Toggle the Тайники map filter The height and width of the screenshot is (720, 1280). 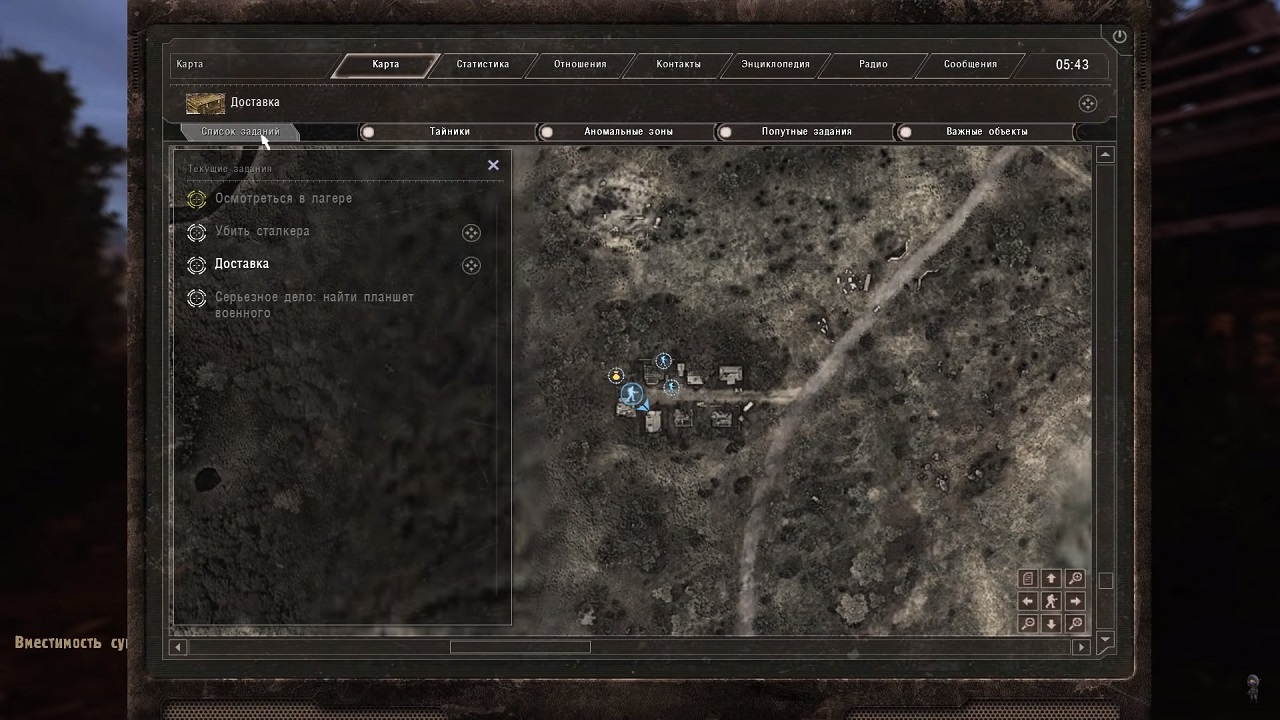(368, 132)
